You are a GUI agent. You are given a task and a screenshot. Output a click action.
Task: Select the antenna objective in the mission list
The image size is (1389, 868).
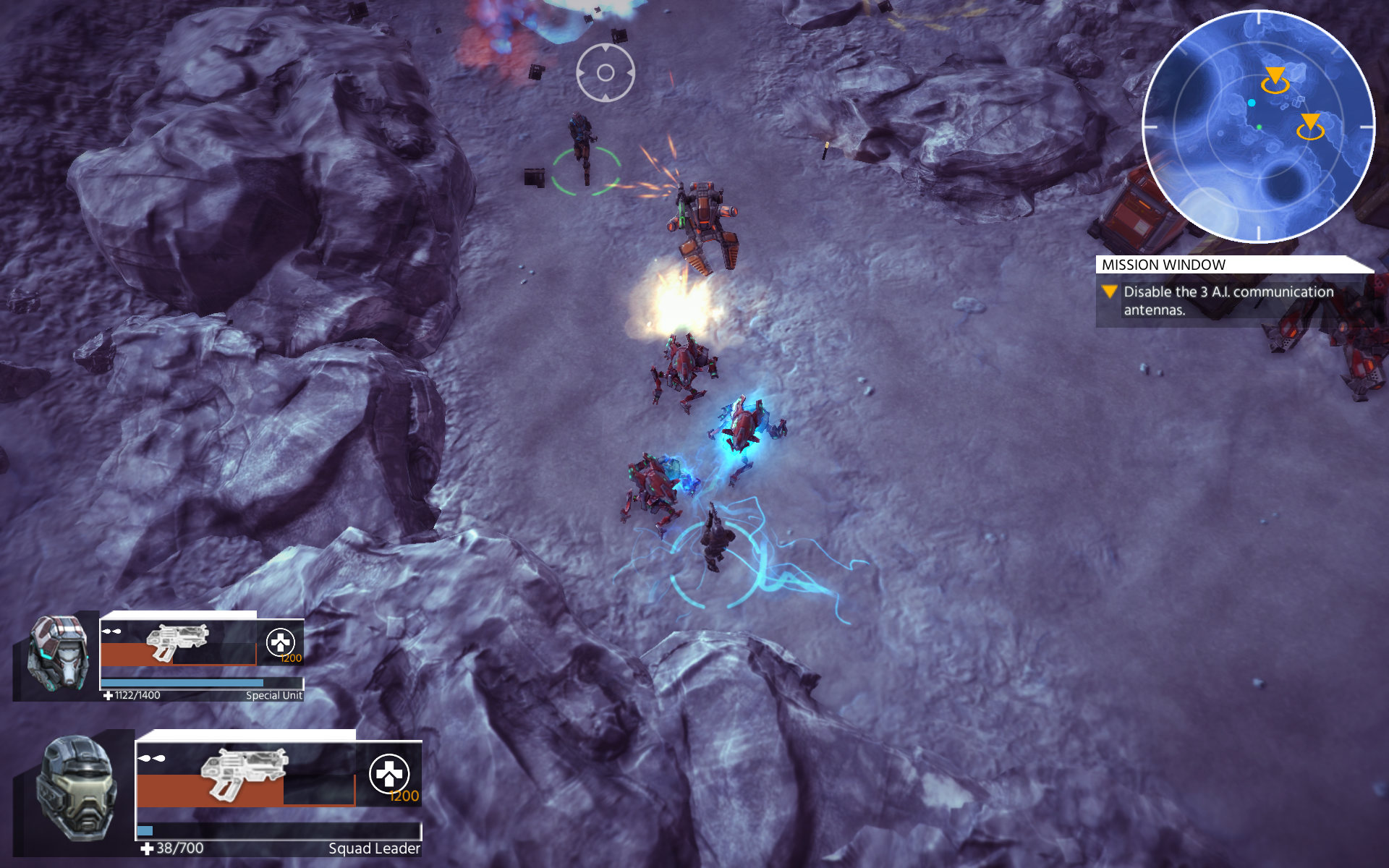(x=1228, y=300)
